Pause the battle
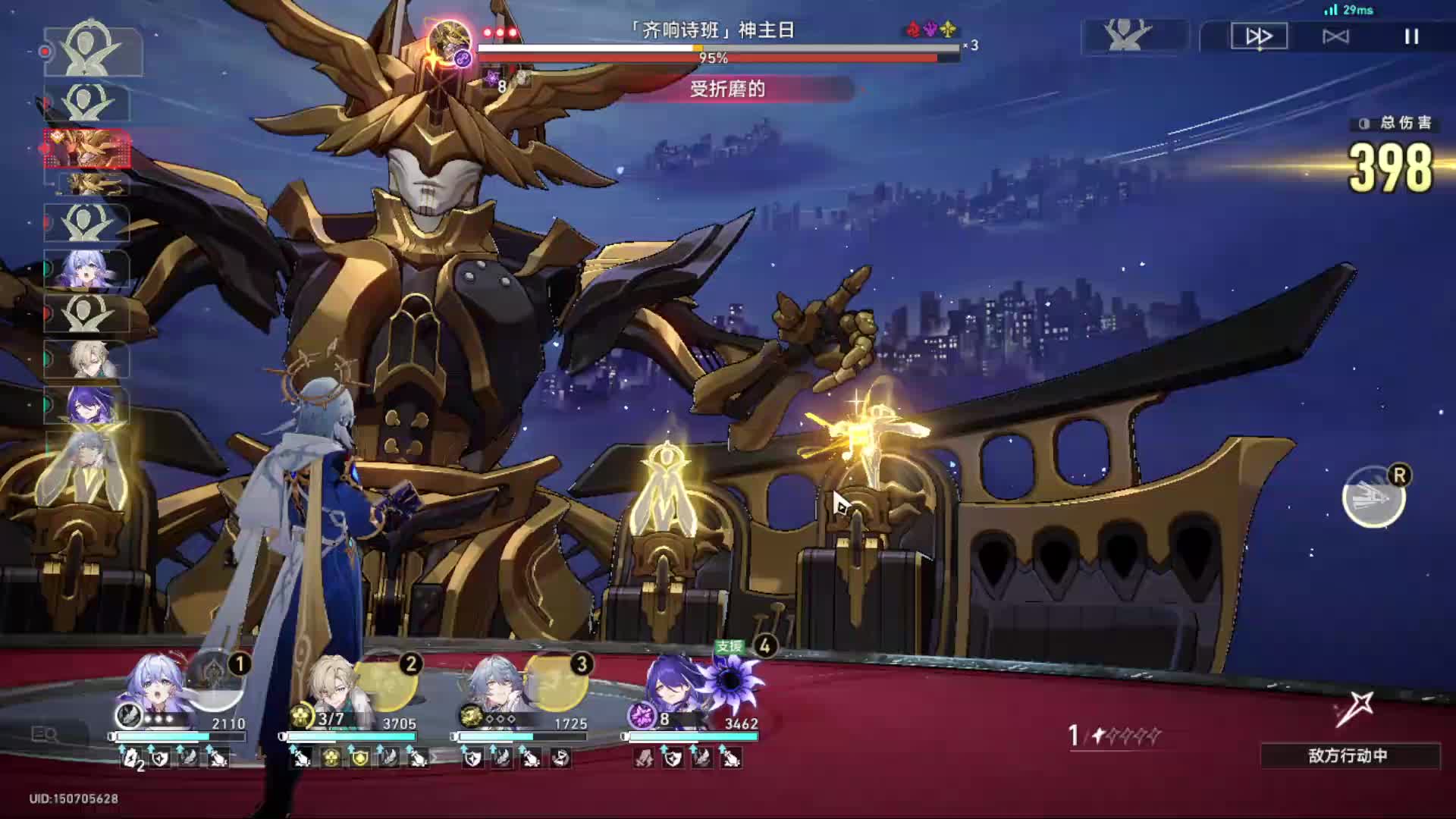The width and height of the screenshot is (1456, 819). 1411,36
